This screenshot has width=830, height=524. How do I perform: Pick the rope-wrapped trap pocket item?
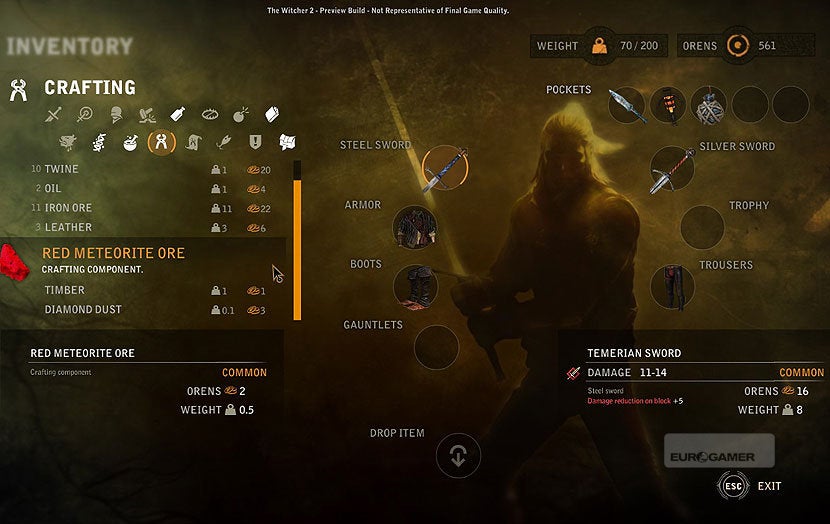coord(709,105)
